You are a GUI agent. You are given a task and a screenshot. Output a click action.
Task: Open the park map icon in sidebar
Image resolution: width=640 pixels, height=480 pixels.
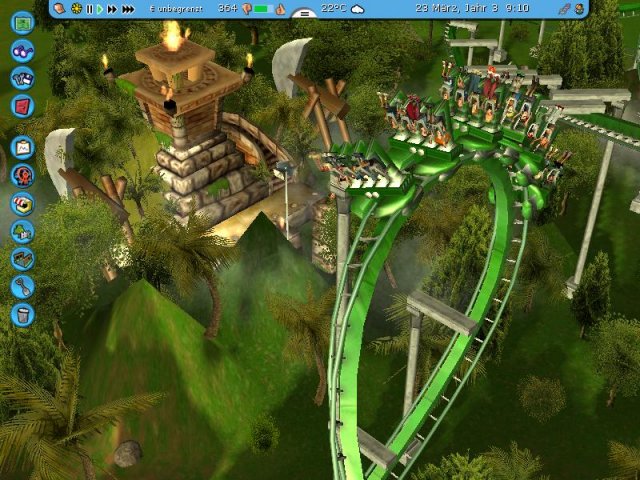[22, 23]
